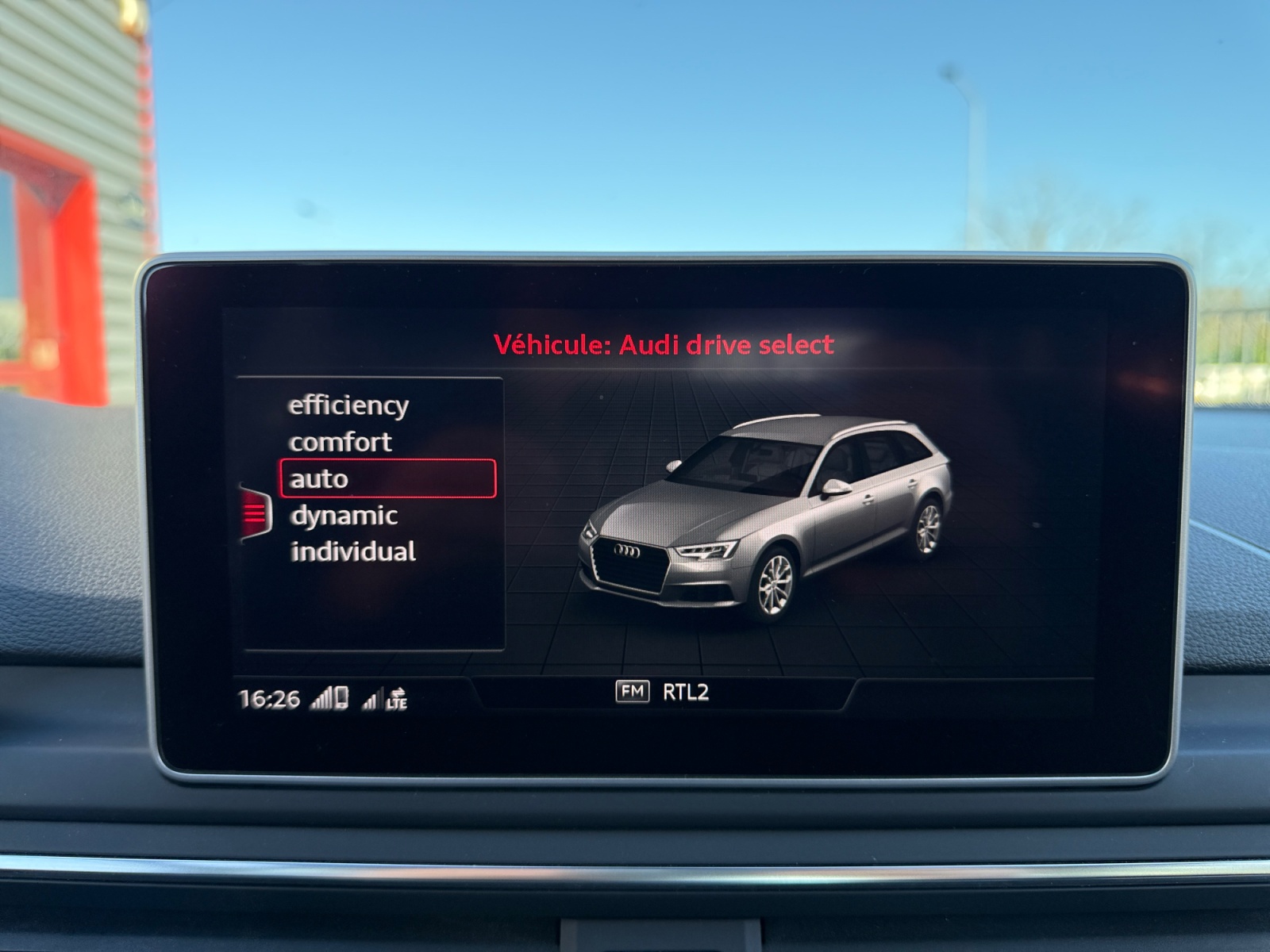The width and height of the screenshot is (1270, 952).
Task: Tap the LTE network indicator icon
Action: pyautogui.click(x=396, y=697)
